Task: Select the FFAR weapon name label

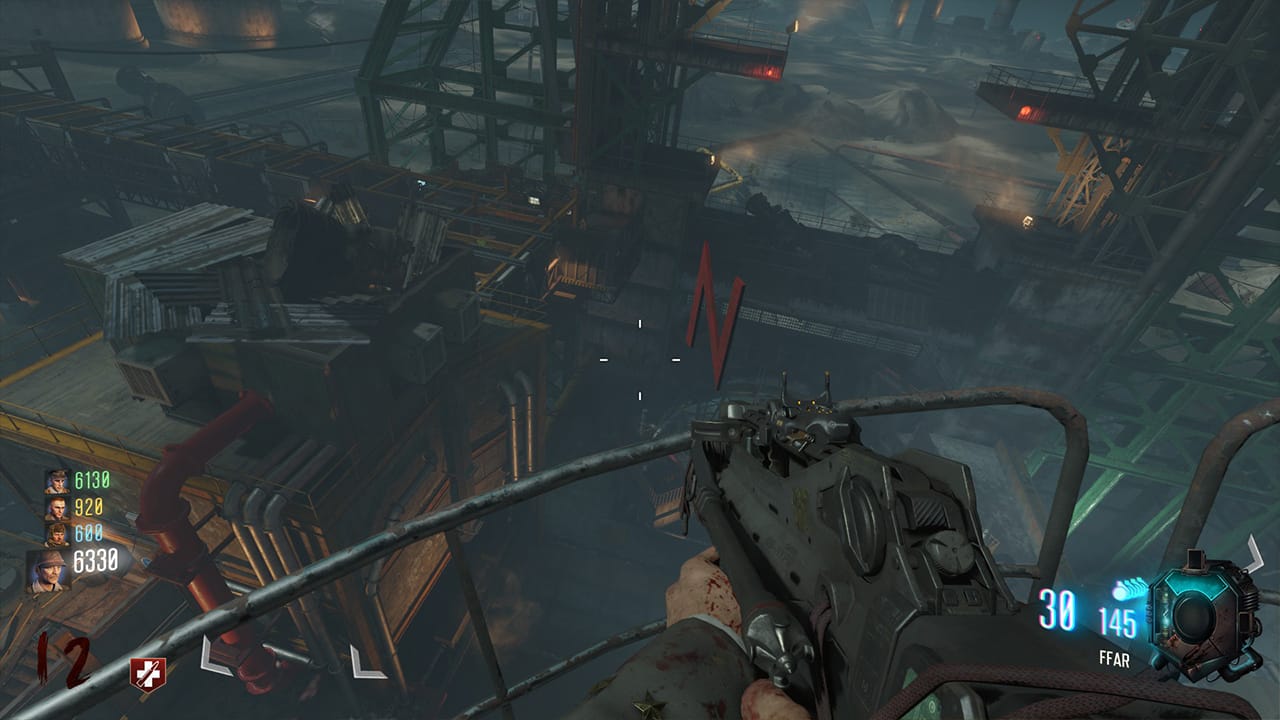Action: click(1113, 658)
